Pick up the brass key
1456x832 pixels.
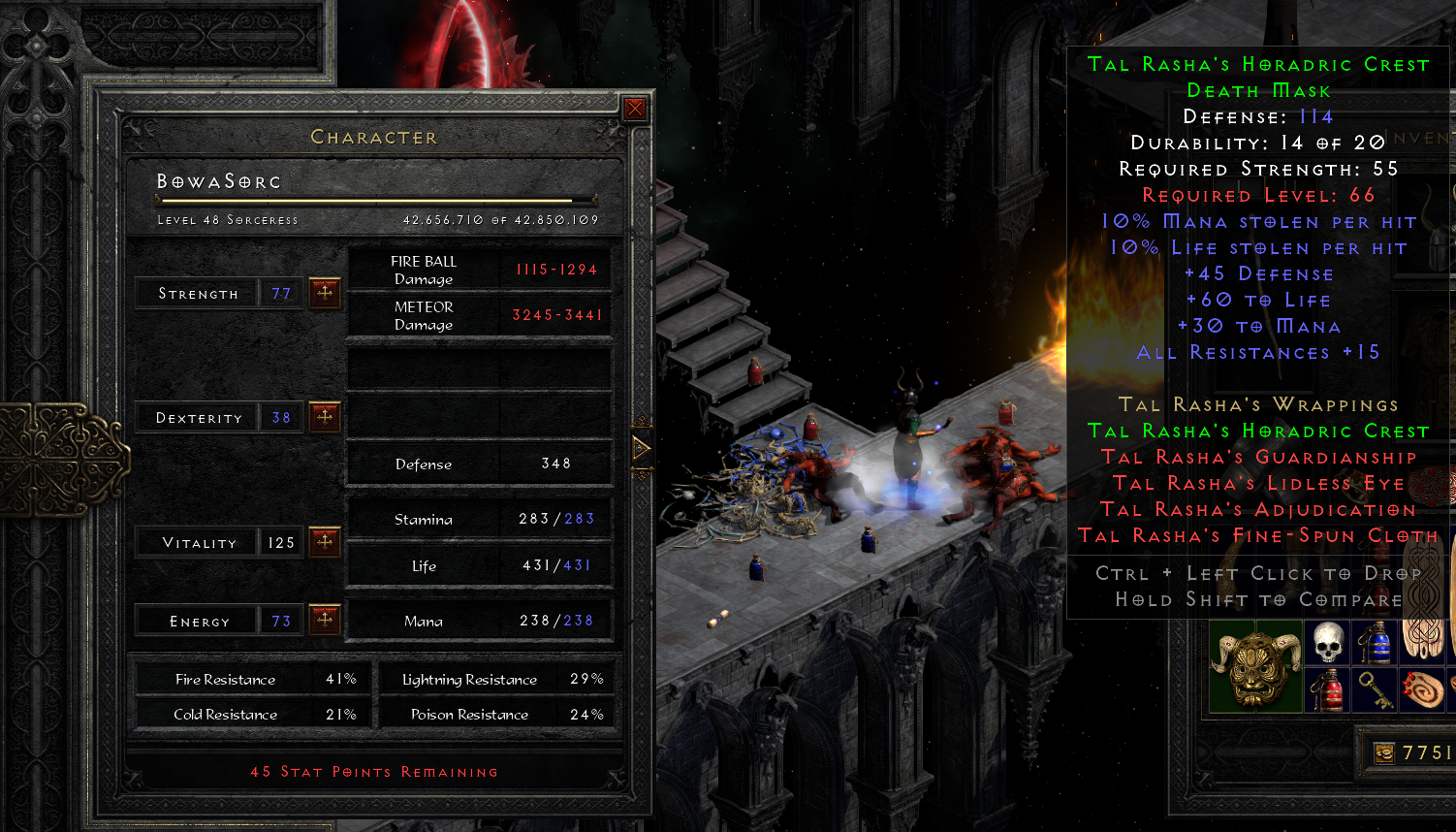click(x=1375, y=690)
